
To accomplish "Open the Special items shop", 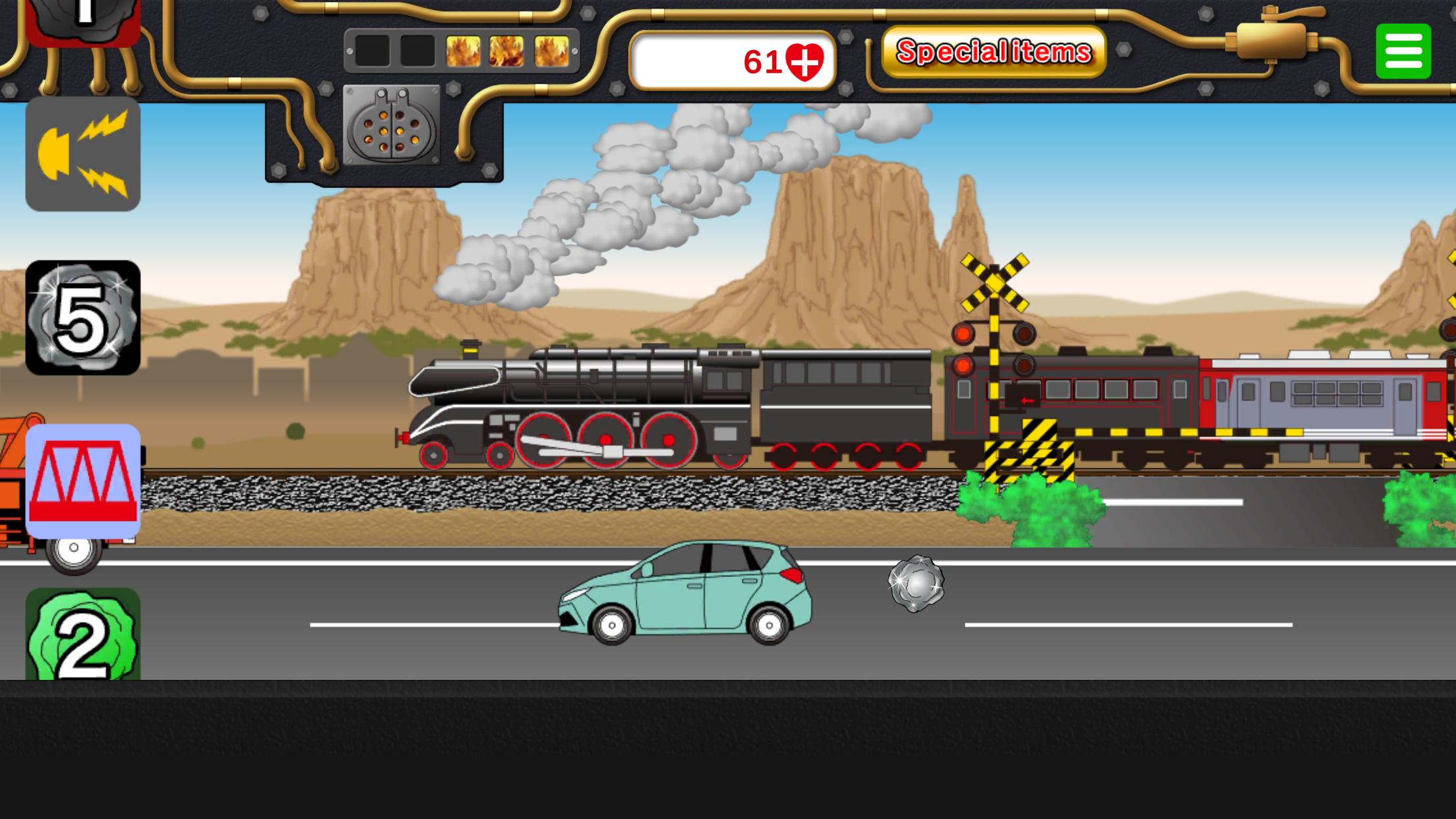I will (x=993, y=51).
